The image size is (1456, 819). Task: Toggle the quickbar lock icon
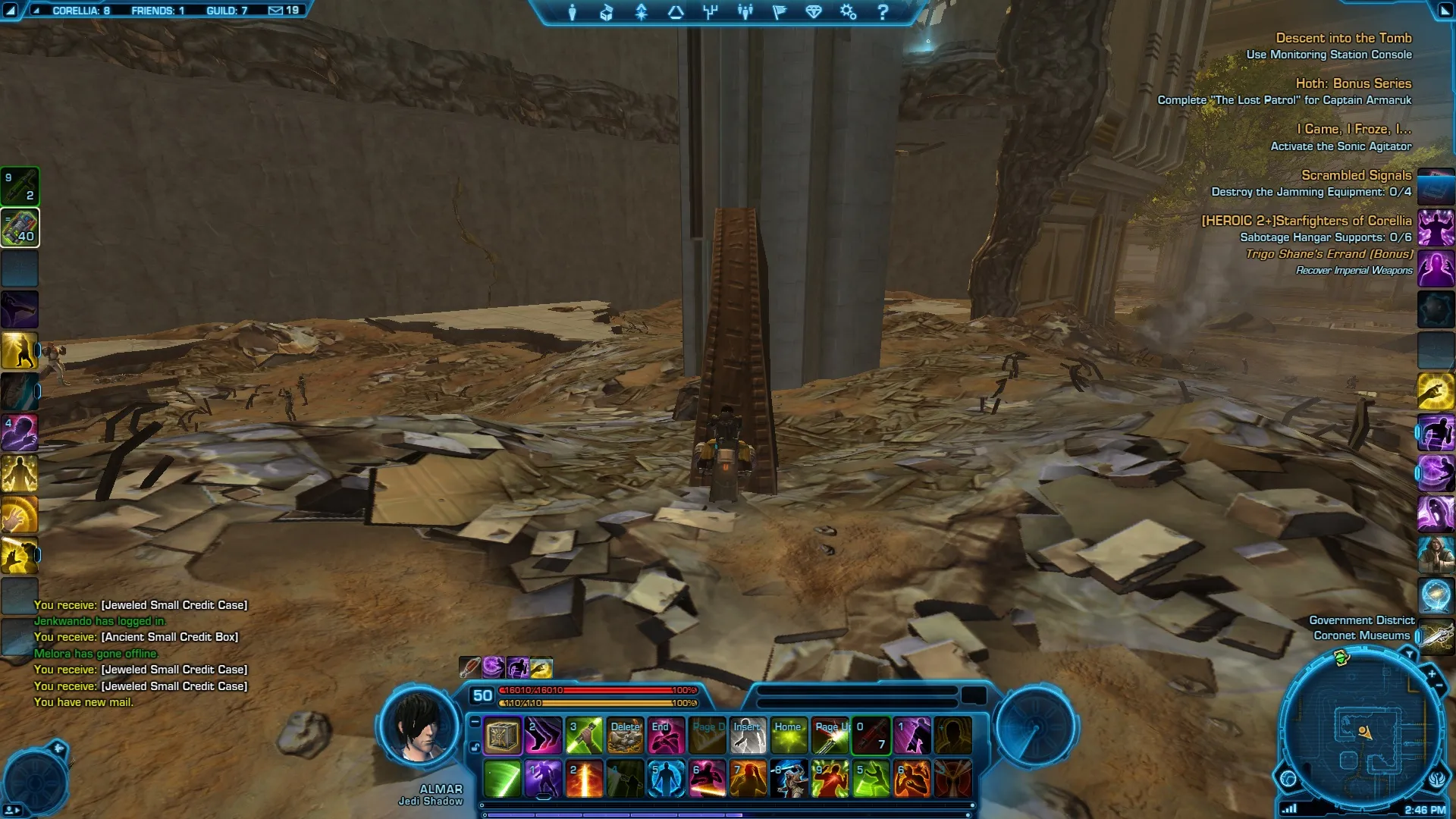click(475, 748)
